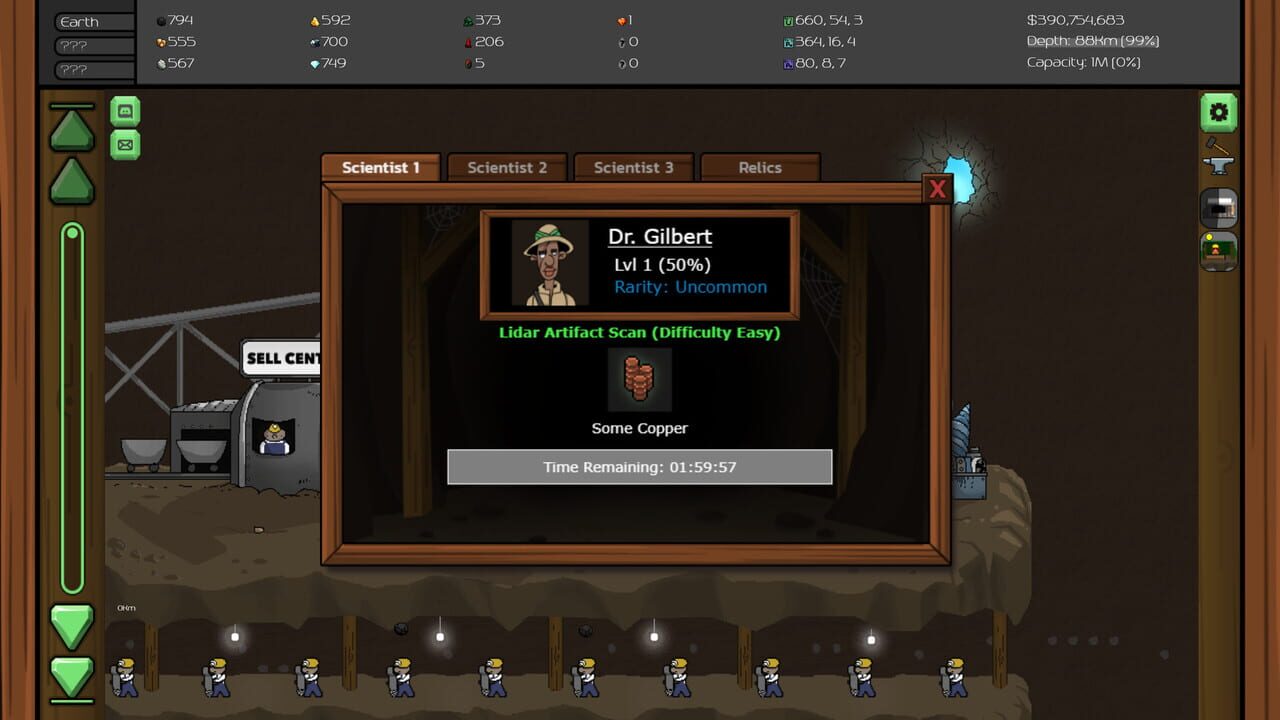Click the green settings gear icon
This screenshot has height=720, width=1280.
(x=1218, y=111)
